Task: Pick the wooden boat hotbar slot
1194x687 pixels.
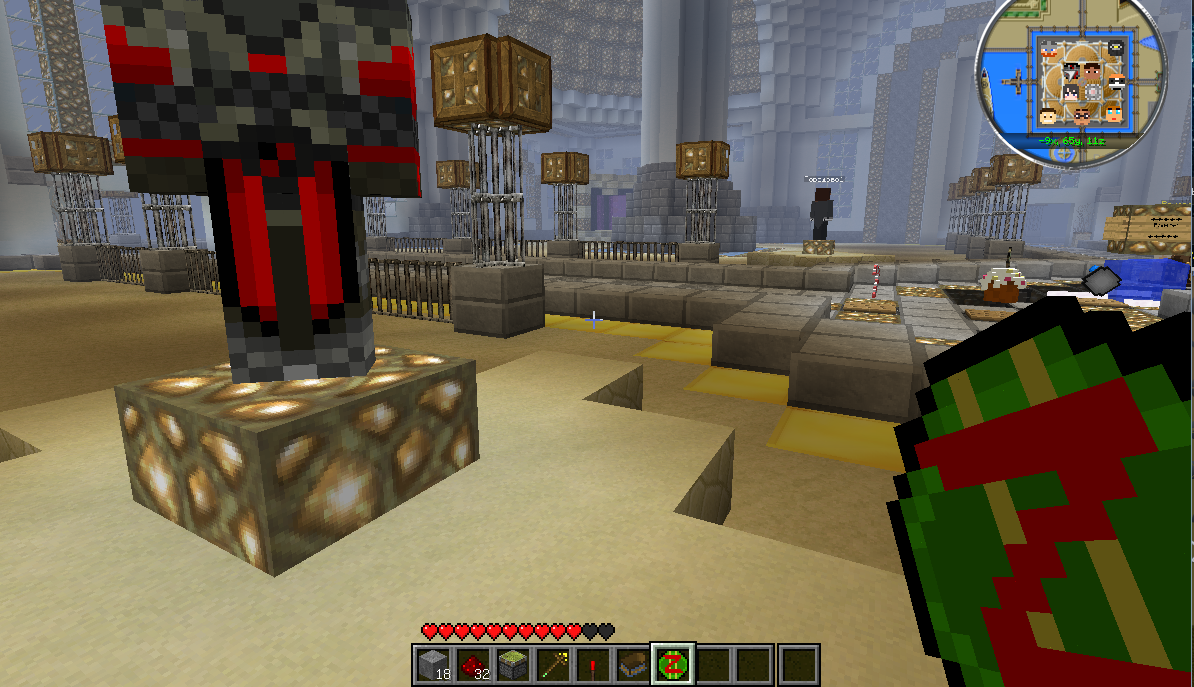Action: coord(633,664)
